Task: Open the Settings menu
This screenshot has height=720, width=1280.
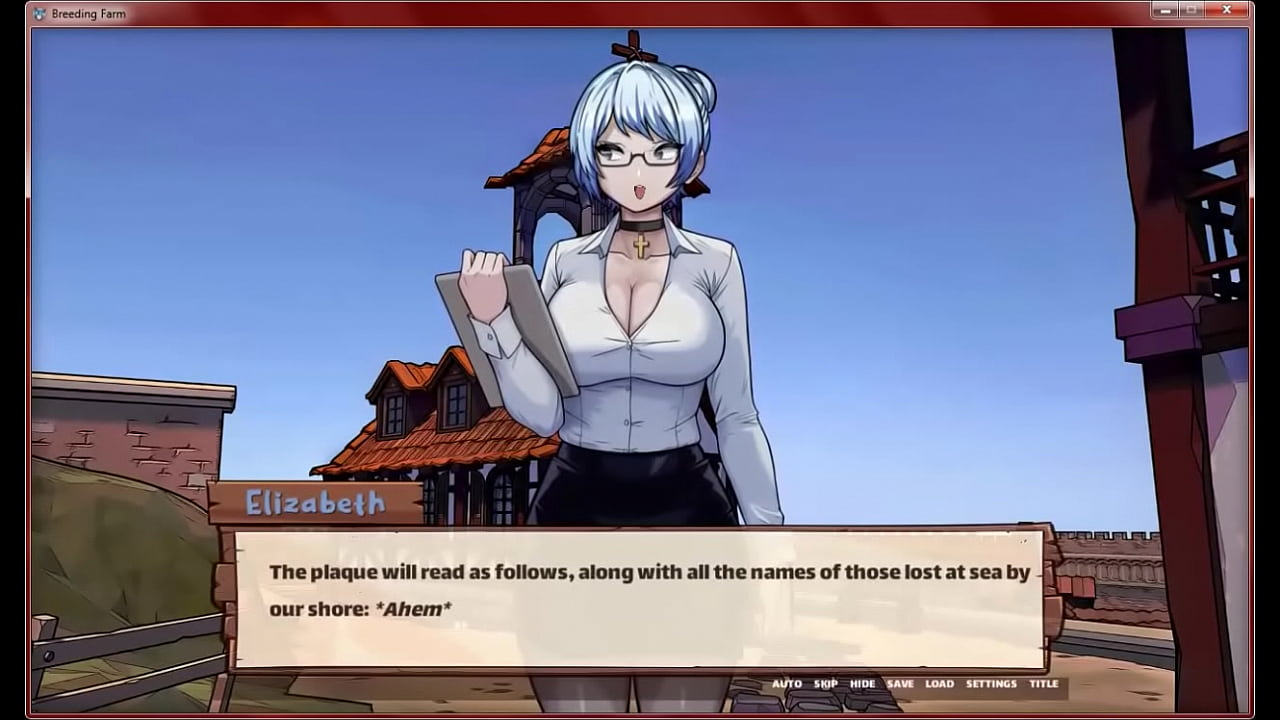Action: 991,684
